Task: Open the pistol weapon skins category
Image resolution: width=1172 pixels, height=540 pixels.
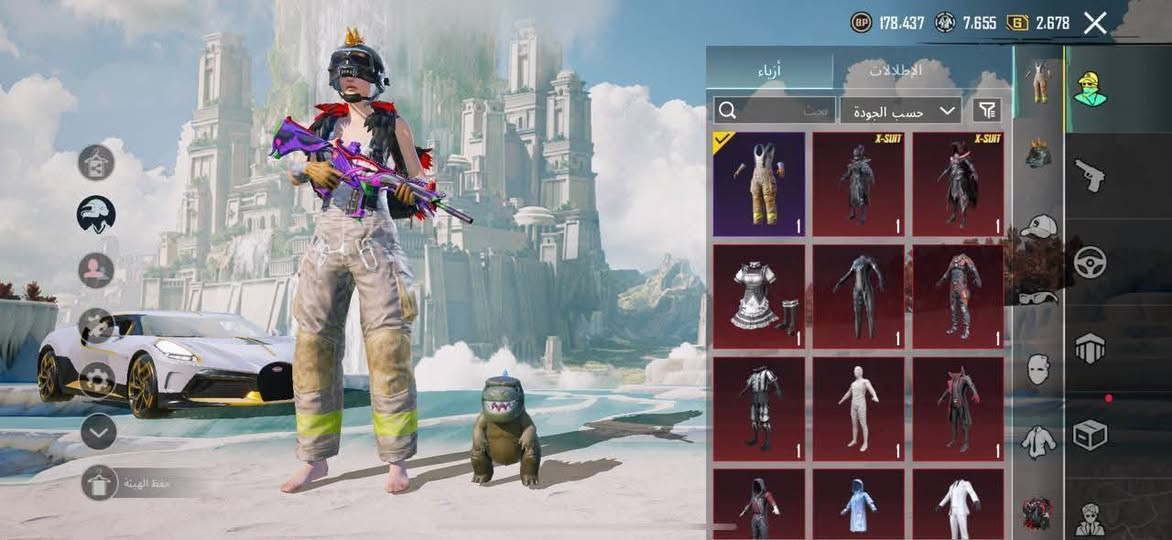Action: point(1089,176)
